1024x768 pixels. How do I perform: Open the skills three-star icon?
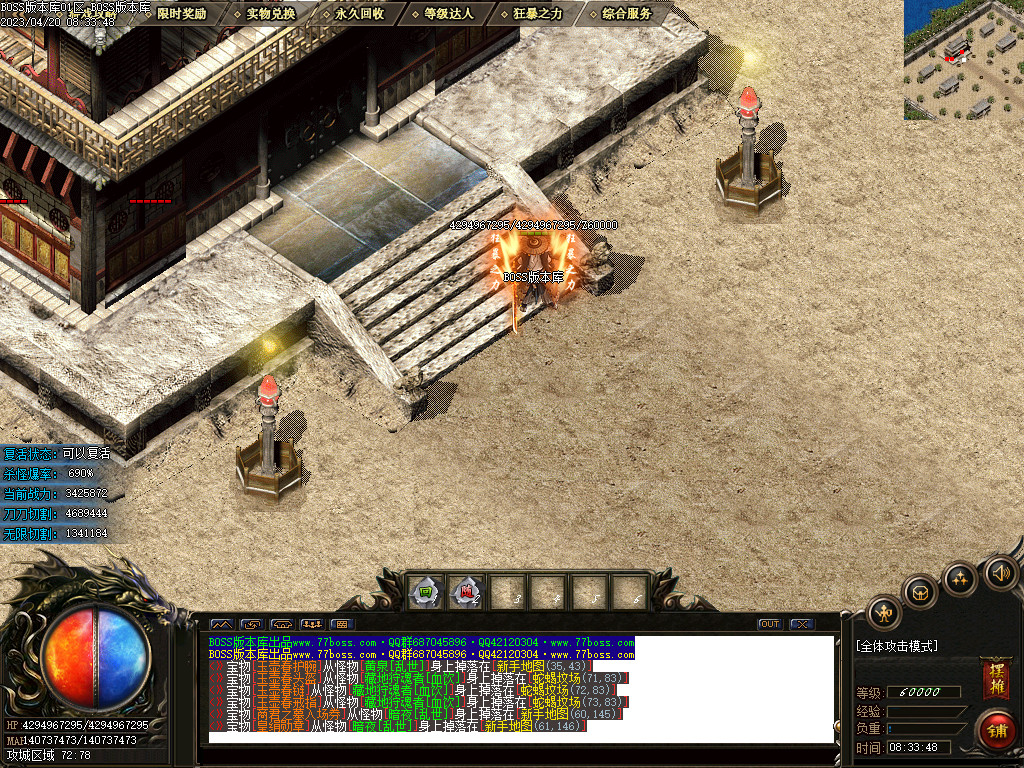960,578
